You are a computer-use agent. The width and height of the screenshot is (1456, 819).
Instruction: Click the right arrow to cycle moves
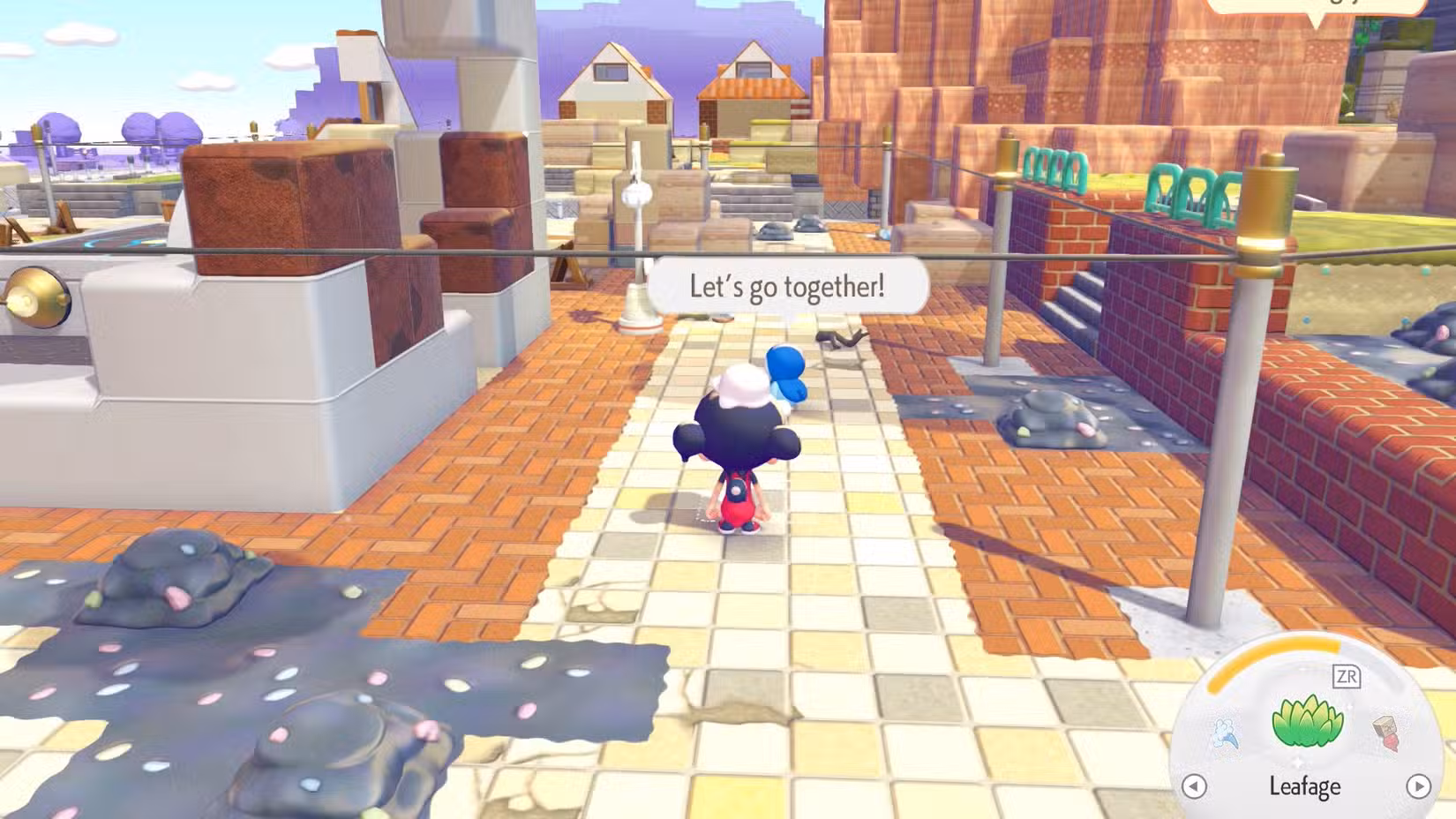tap(1419, 787)
